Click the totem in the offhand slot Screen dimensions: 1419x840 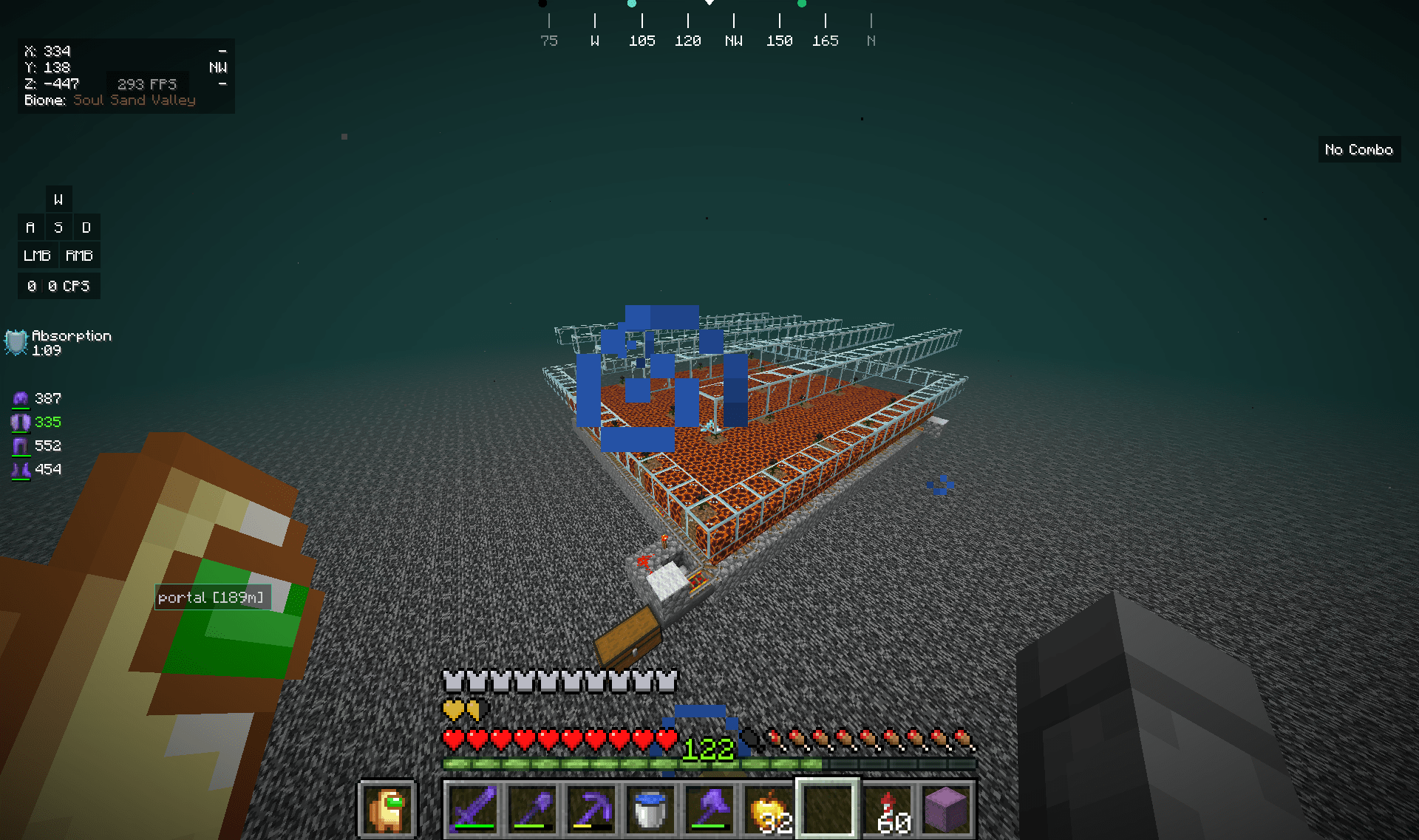387,807
